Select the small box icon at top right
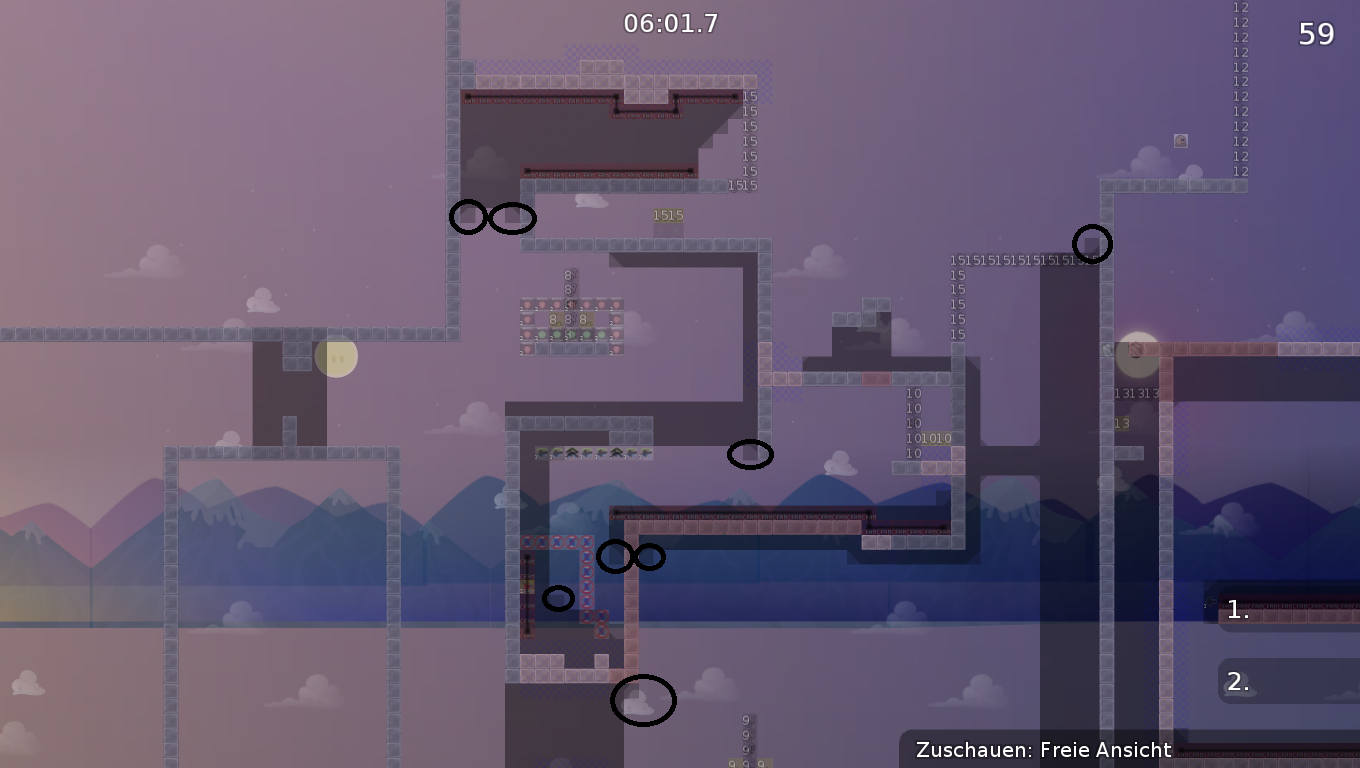Image resolution: width=1360 pixels, height=768 pixels. click(1181, 141)
